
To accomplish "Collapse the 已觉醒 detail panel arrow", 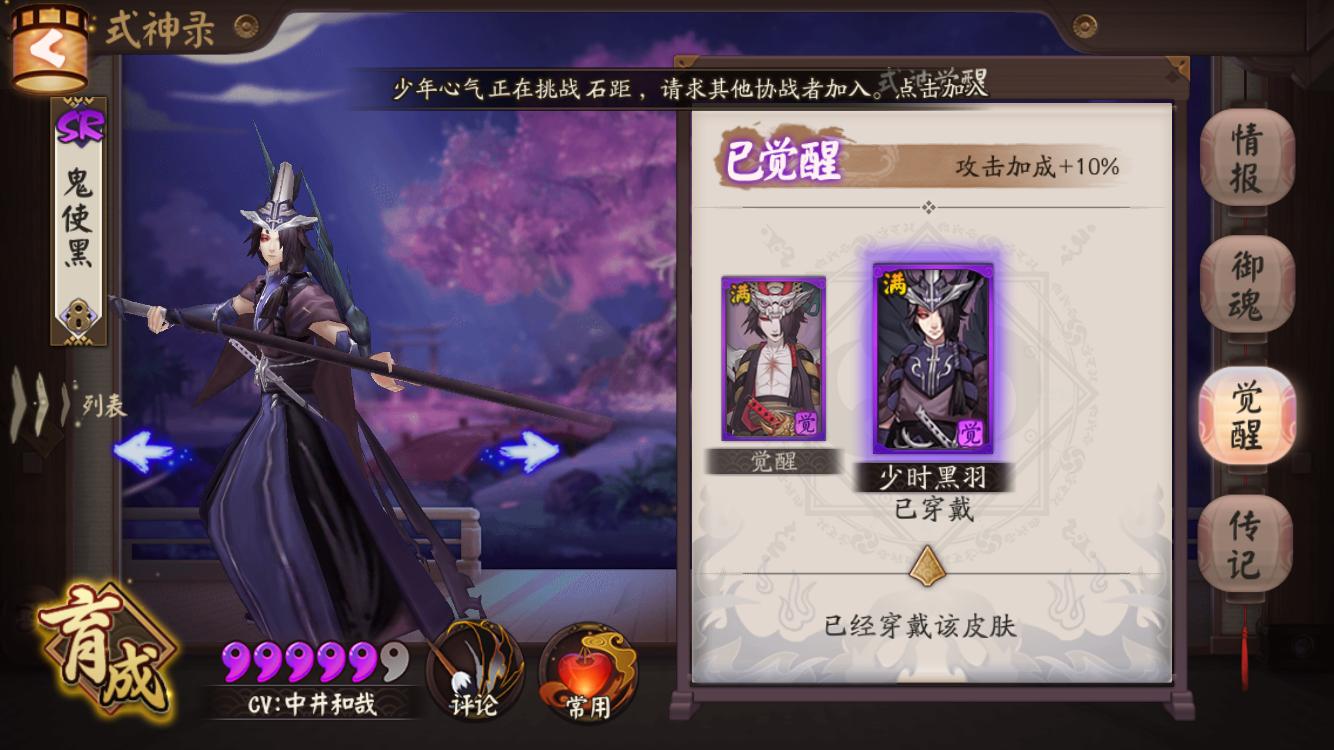I will [x=928, y=208].
